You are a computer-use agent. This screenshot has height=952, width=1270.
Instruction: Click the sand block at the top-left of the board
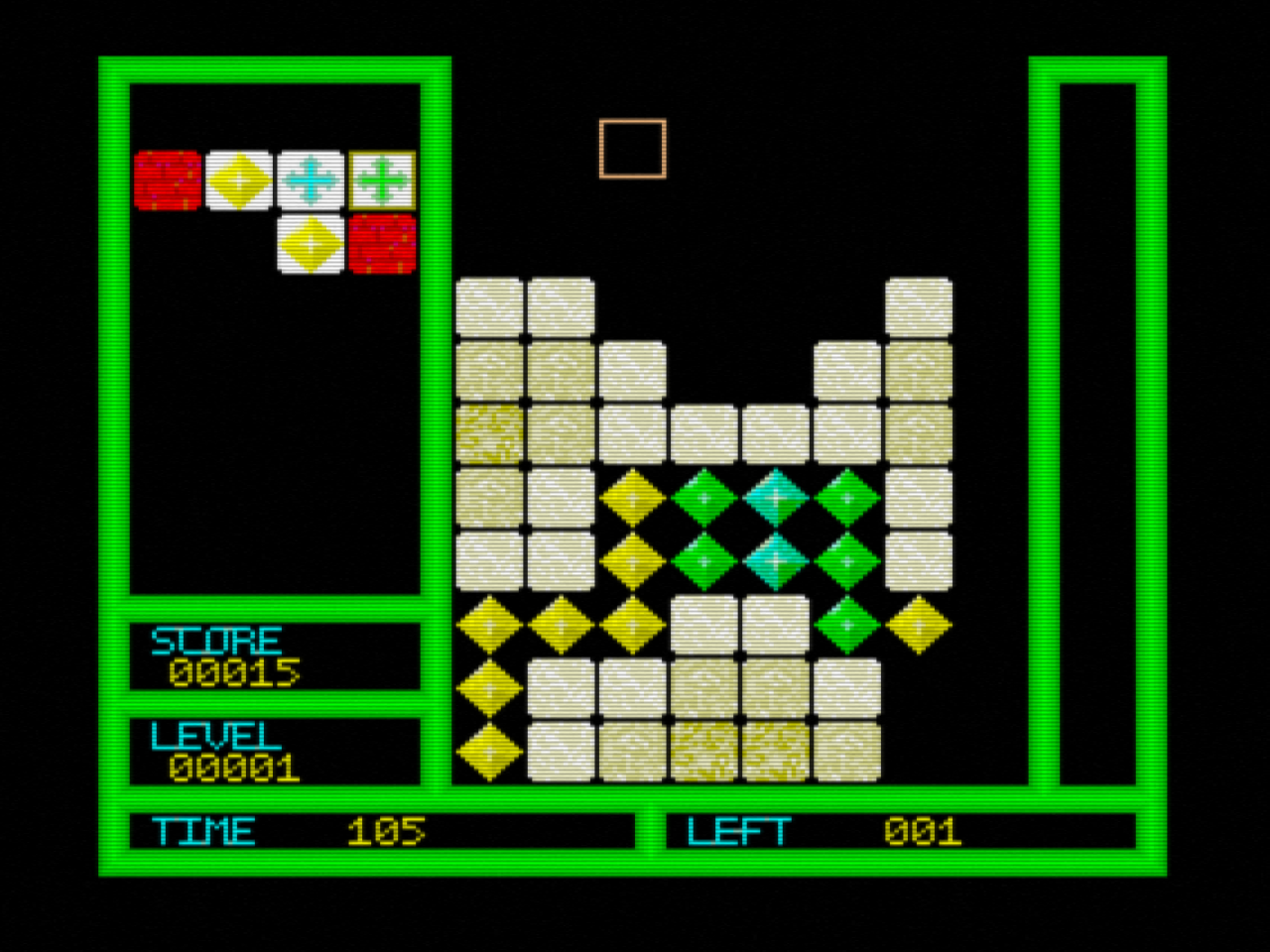pyautogui.click(x=489, y=307)
